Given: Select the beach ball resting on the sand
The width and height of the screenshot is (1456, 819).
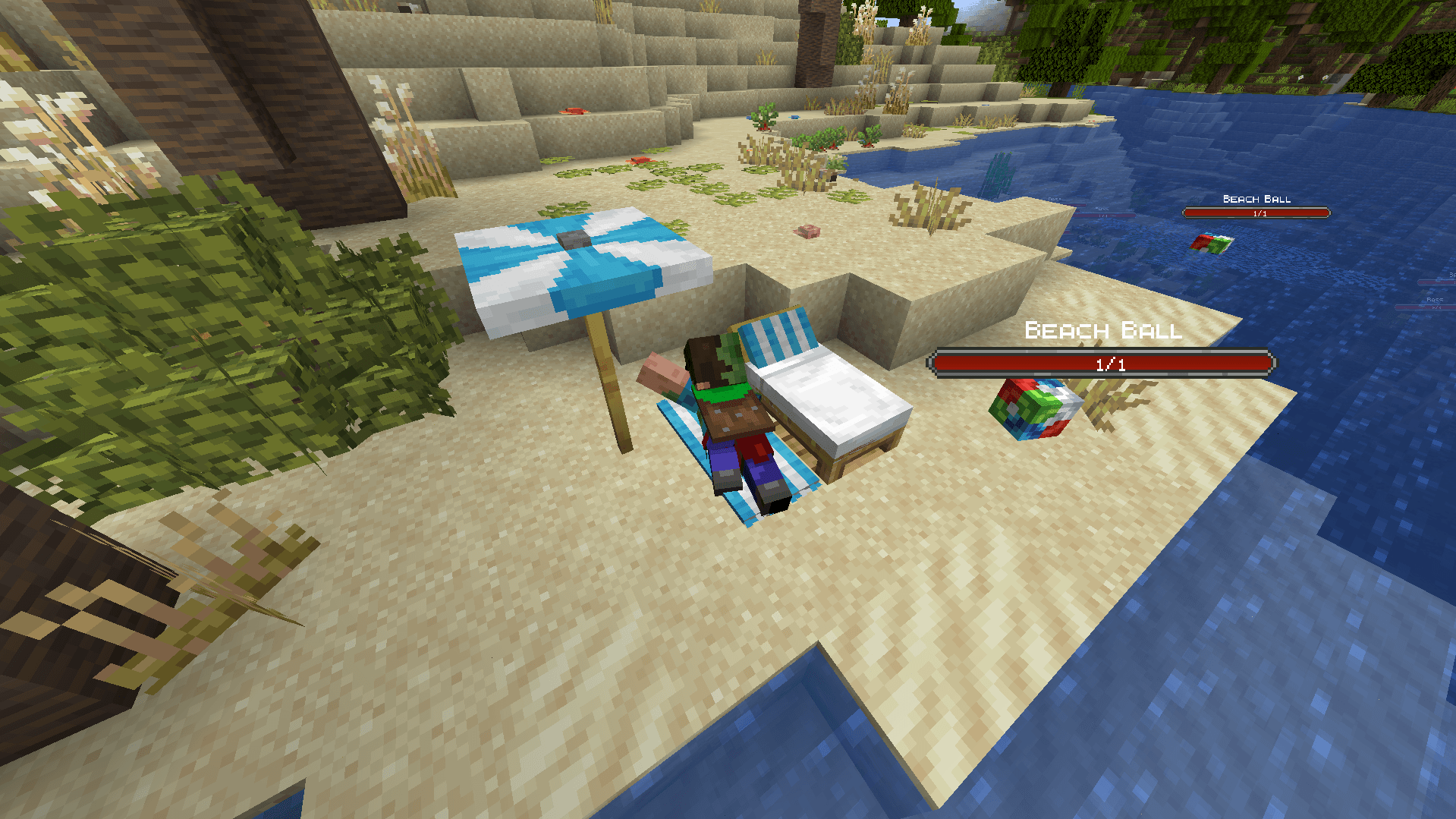Looking at the screenshot, I should tap(1034, 411).
